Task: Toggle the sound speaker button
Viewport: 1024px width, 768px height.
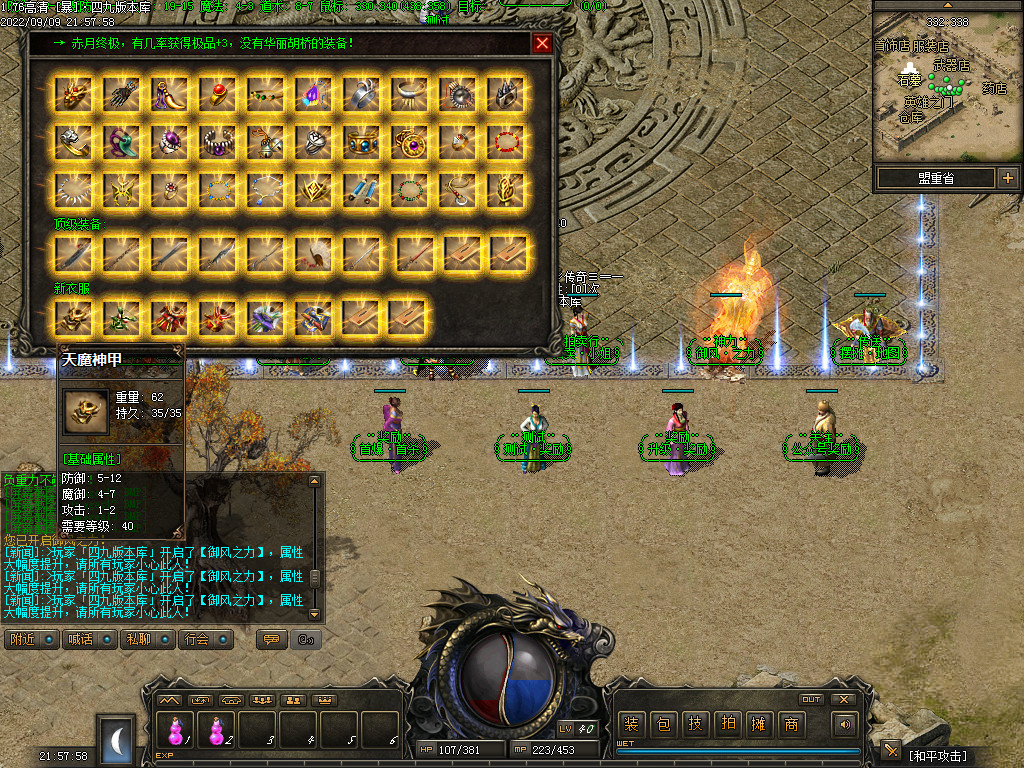Action: [846, 724]
